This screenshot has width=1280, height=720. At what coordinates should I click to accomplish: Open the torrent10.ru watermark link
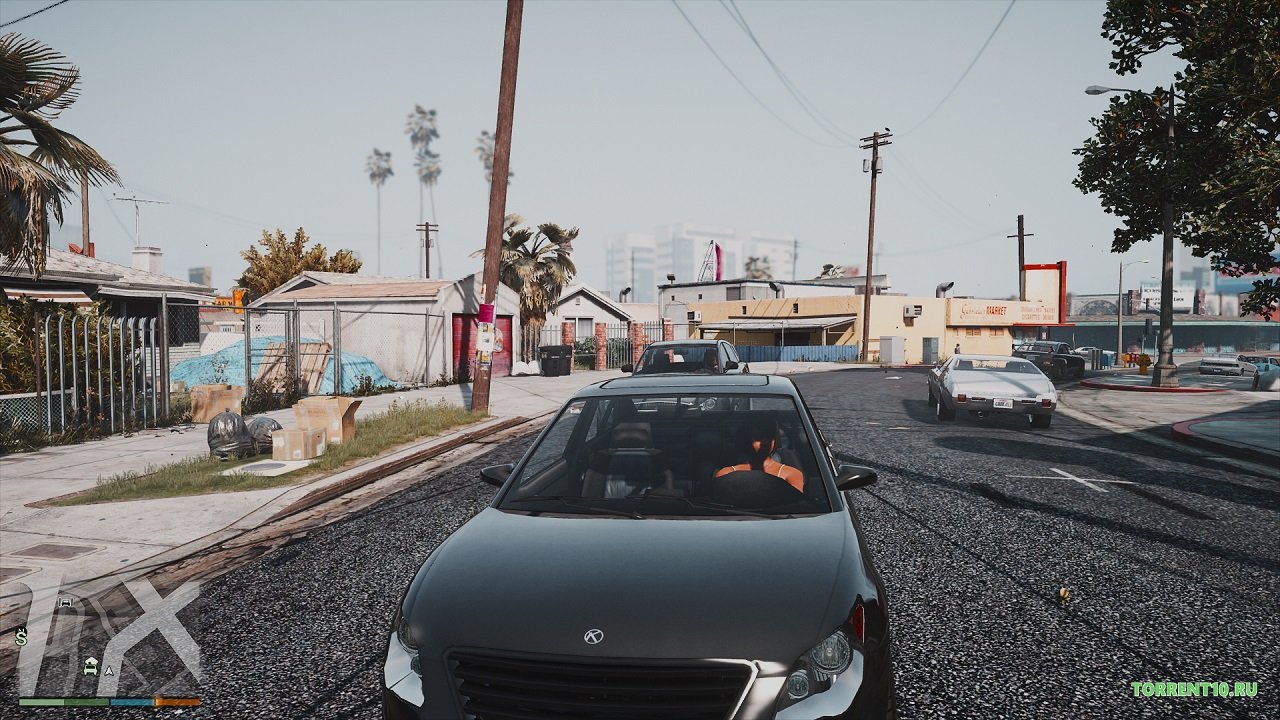tap(1194, 689)
